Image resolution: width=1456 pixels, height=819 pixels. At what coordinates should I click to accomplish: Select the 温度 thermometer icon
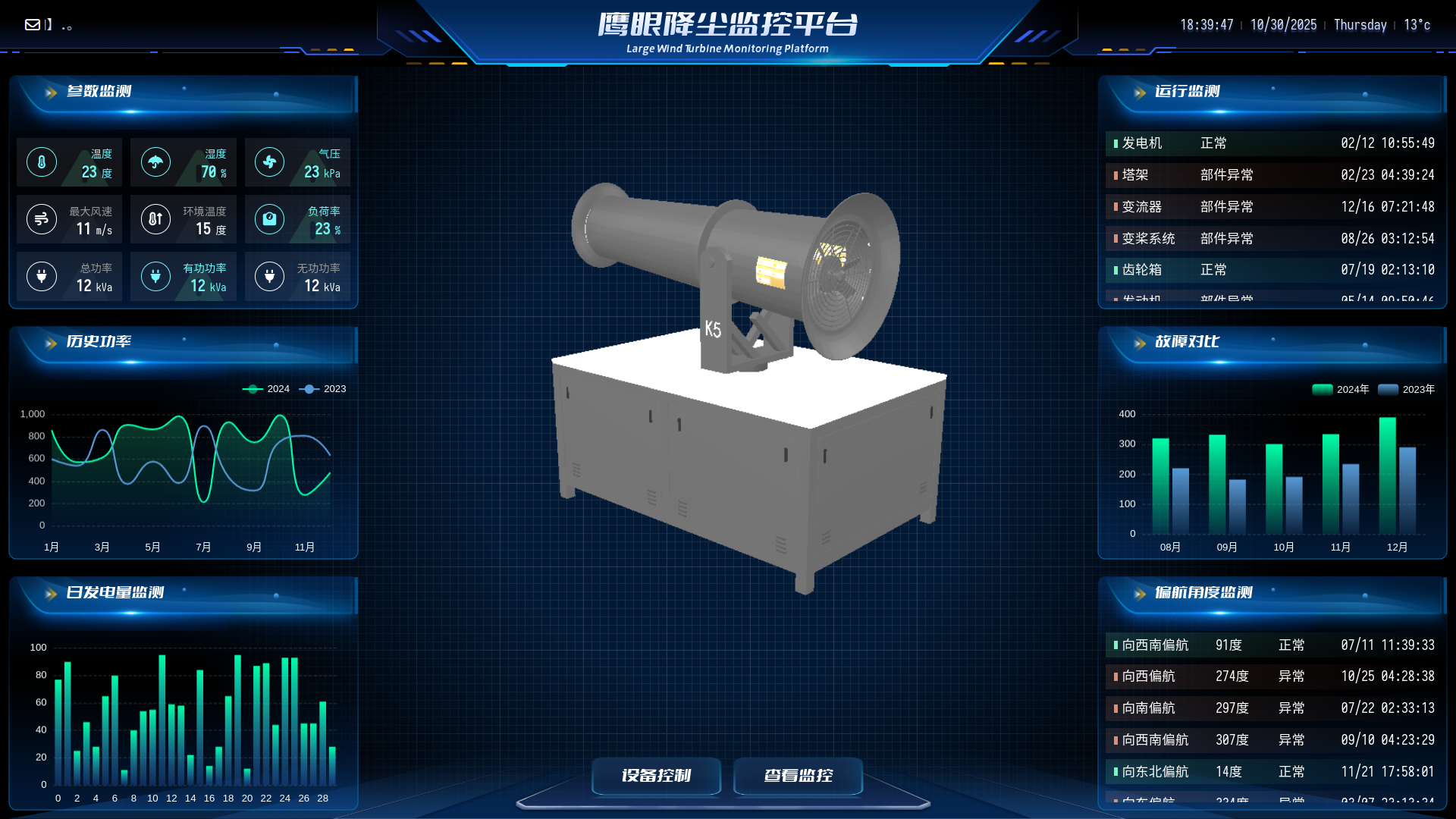(x=42, y=162)
